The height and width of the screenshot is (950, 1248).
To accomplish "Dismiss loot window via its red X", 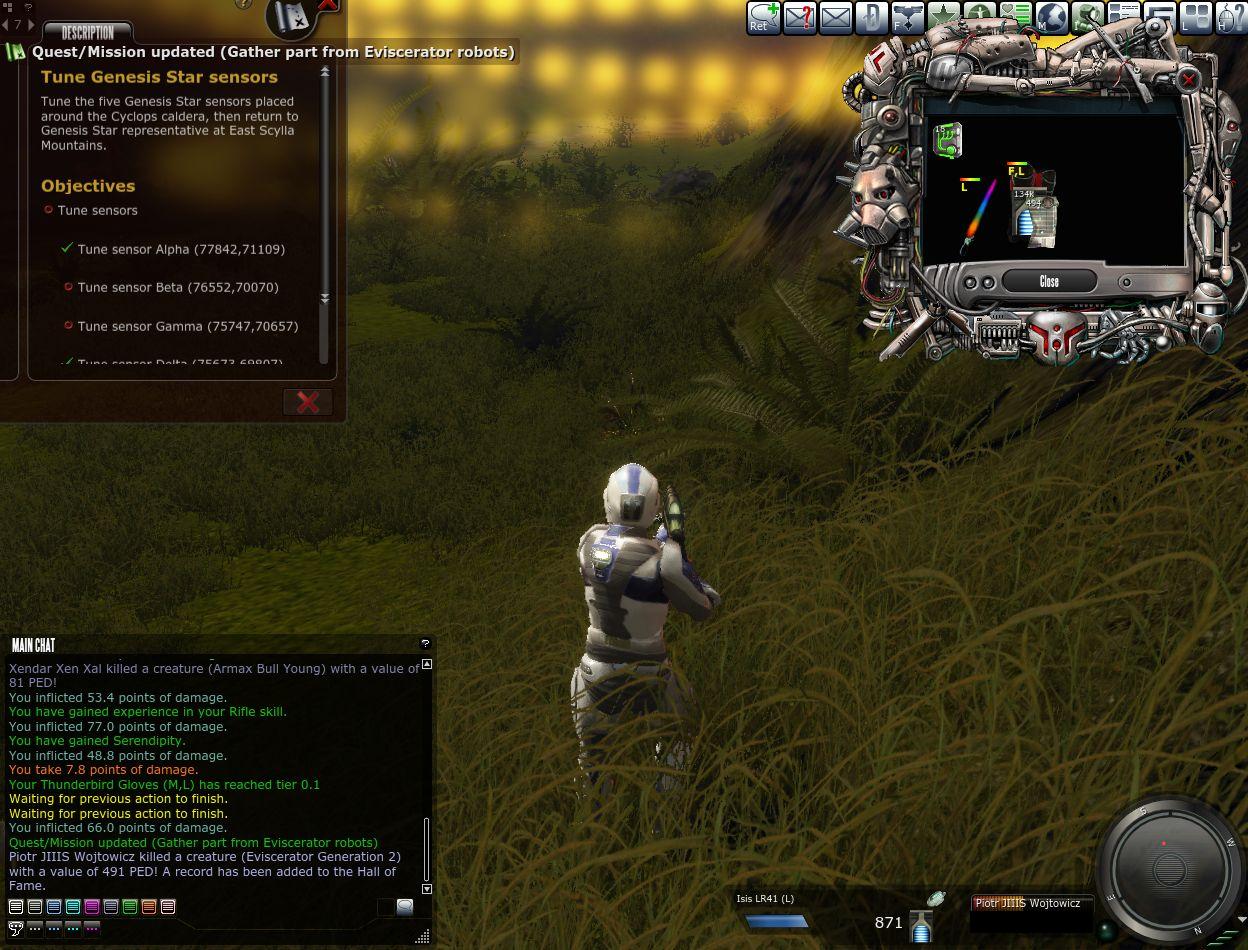I will click(1188, 80).
